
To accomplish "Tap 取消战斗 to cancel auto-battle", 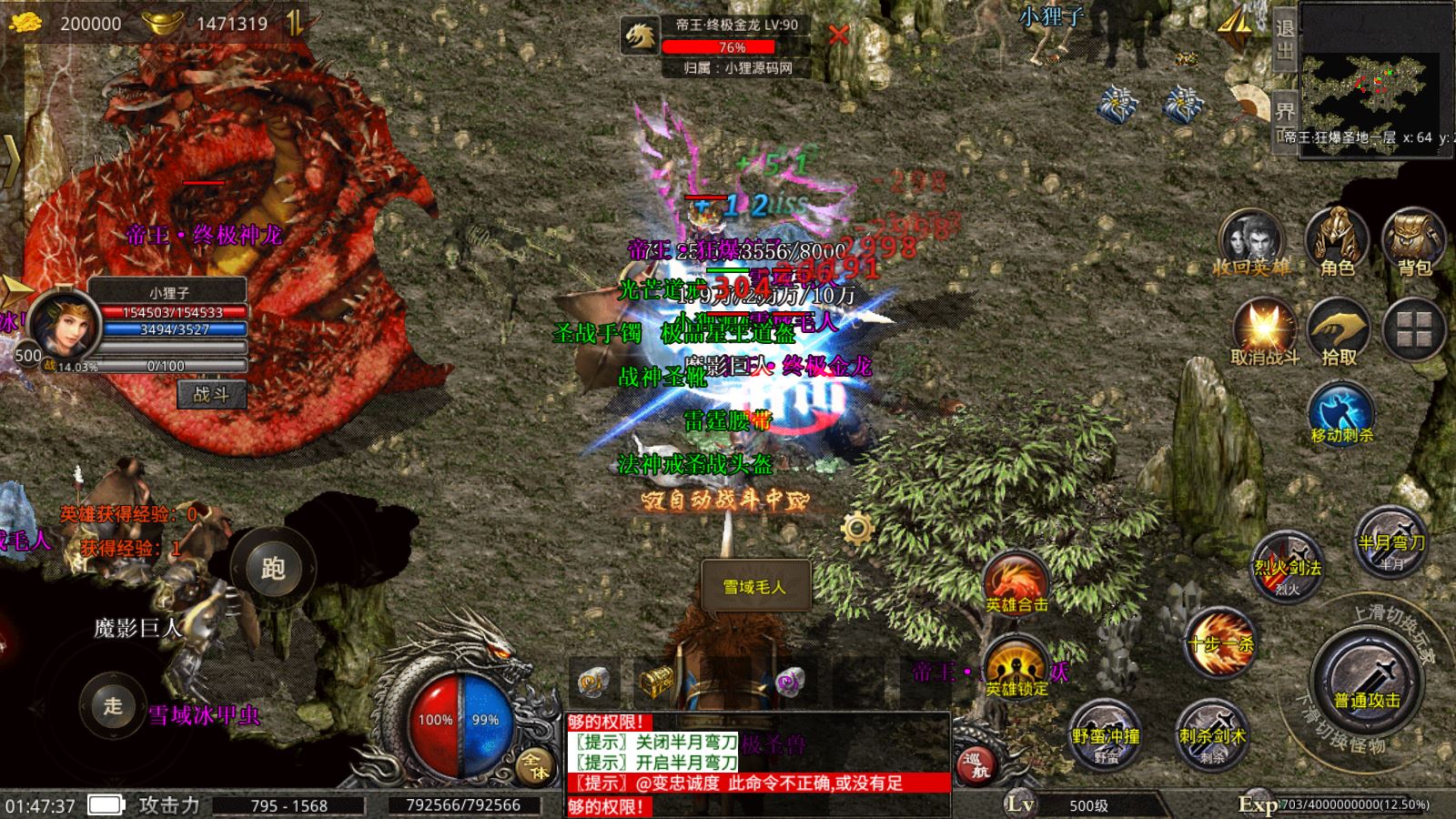I will click(x=1264, y=331).
